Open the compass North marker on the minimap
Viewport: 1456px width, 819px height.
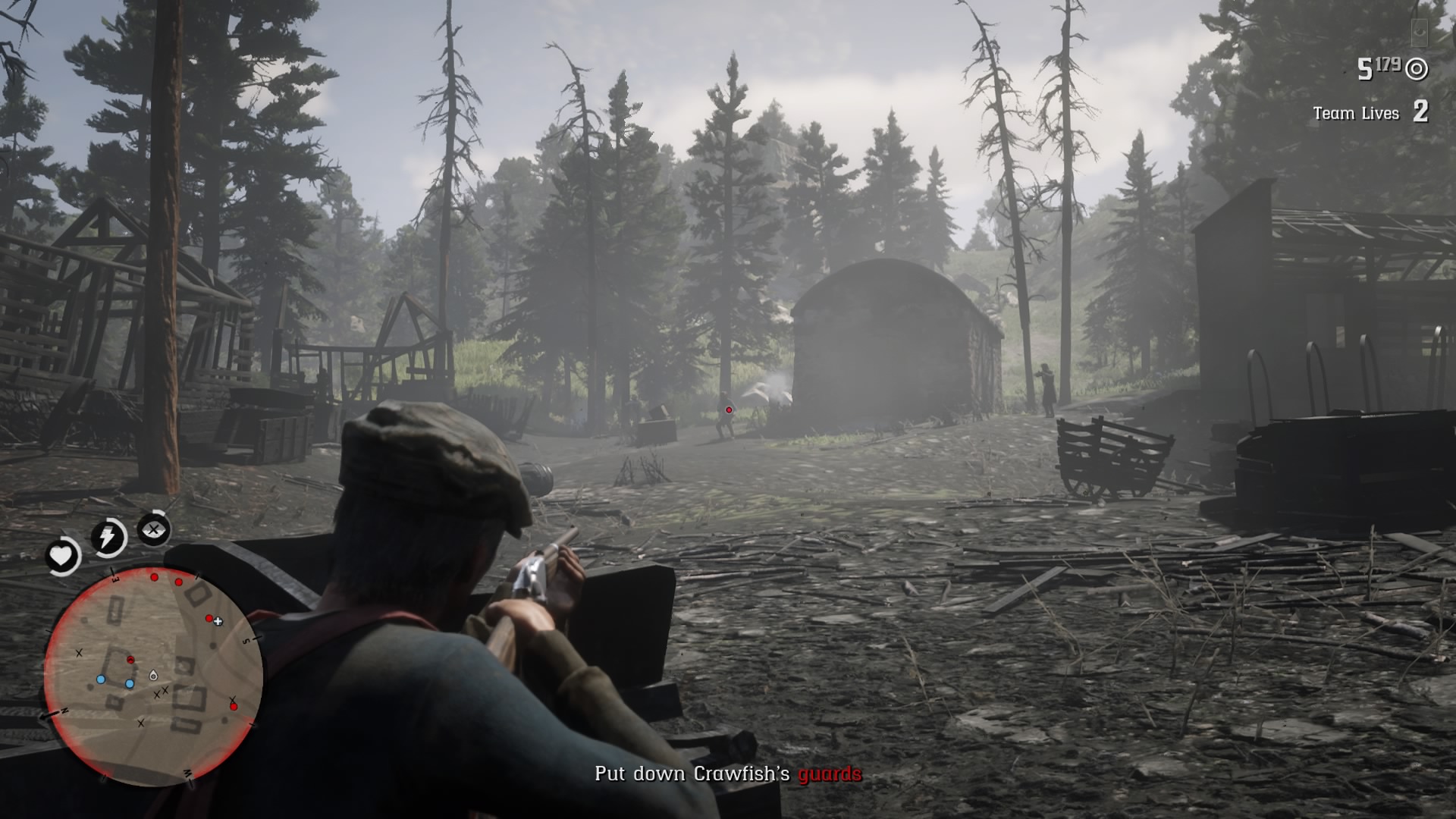tap(64, 709)
